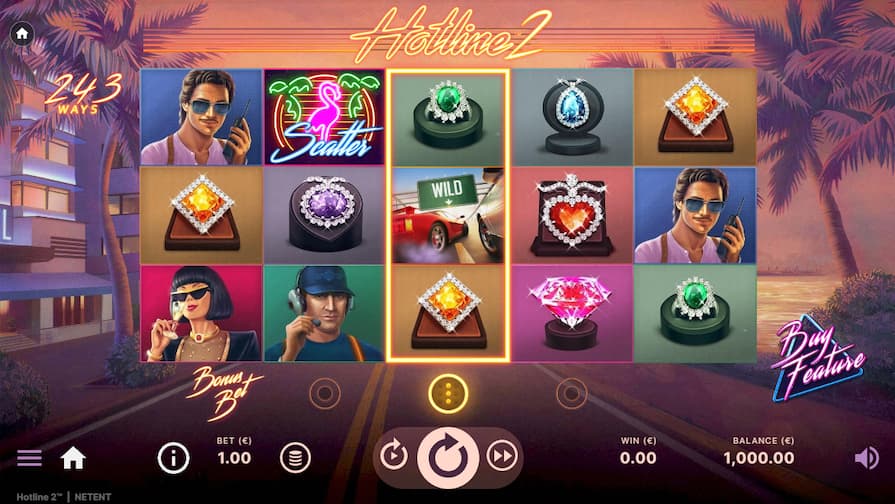This screenshot has width=895, height=504.
Task: Open the hamburger menu
Action: pyautogui.click(x=30, y=458)
